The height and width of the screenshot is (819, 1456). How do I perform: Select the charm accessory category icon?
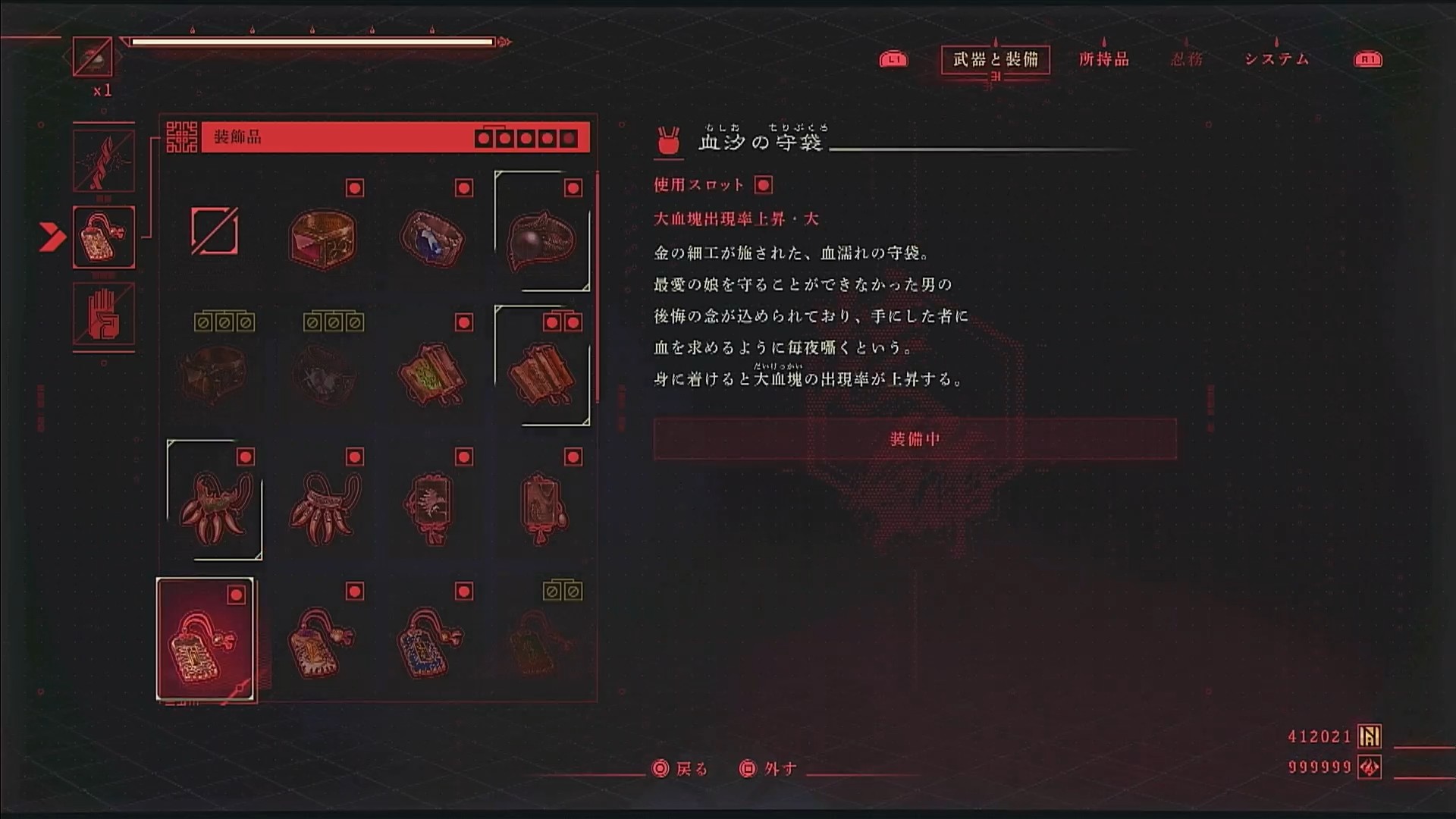pos(104,237)
